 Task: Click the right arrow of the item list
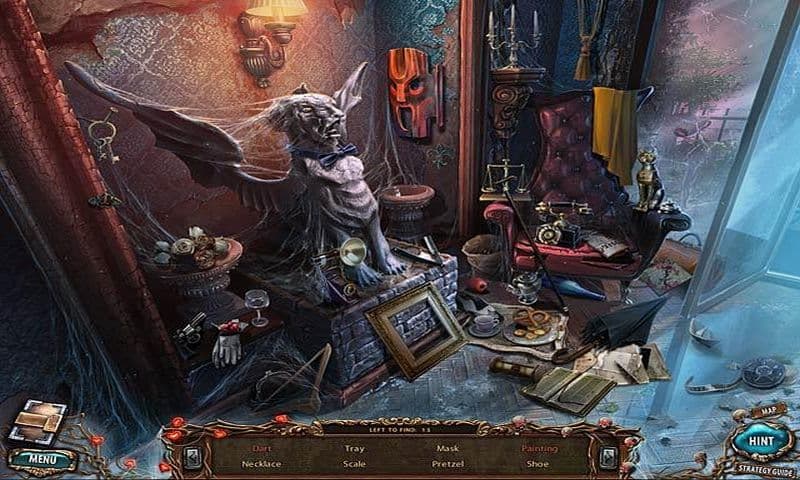pyautogui.click(x=607, y=456)
